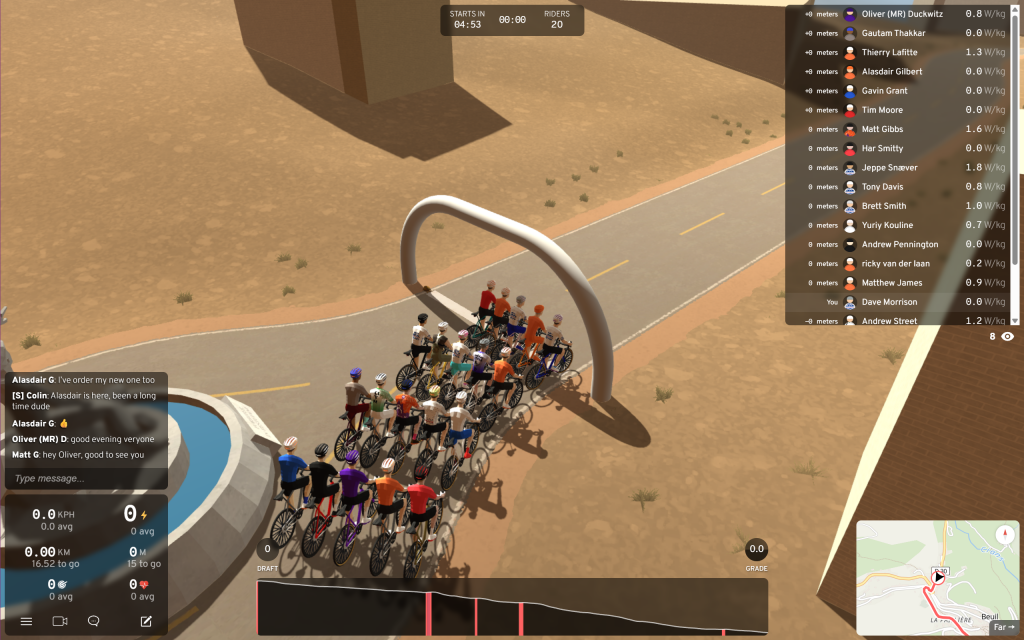Select rider Oliver (MR) Duckwitz in list
The width and height of the screenshot is (1024, 640).
(x=900, y=14)
